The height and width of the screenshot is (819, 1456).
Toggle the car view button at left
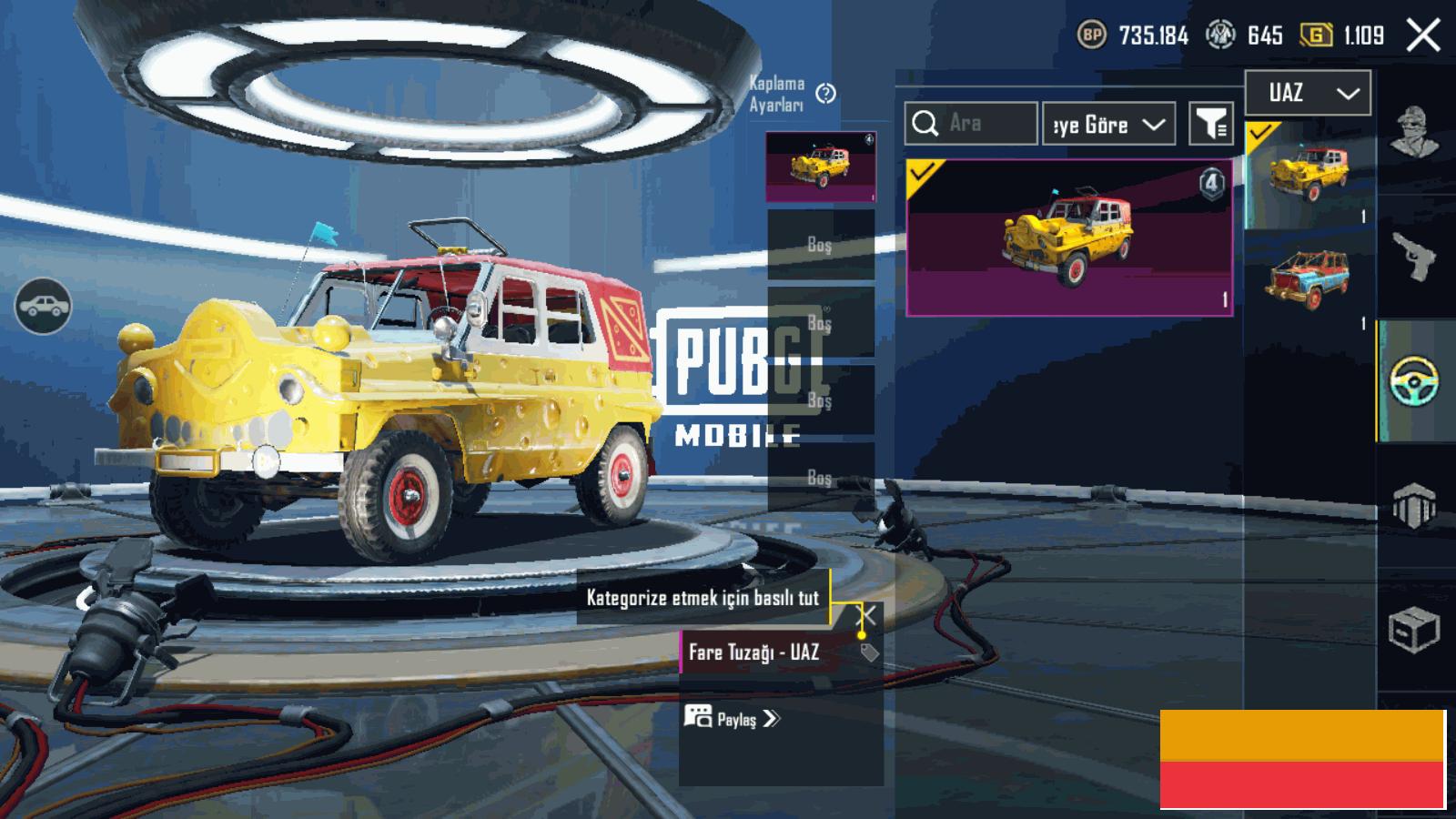tap(43, 306)
